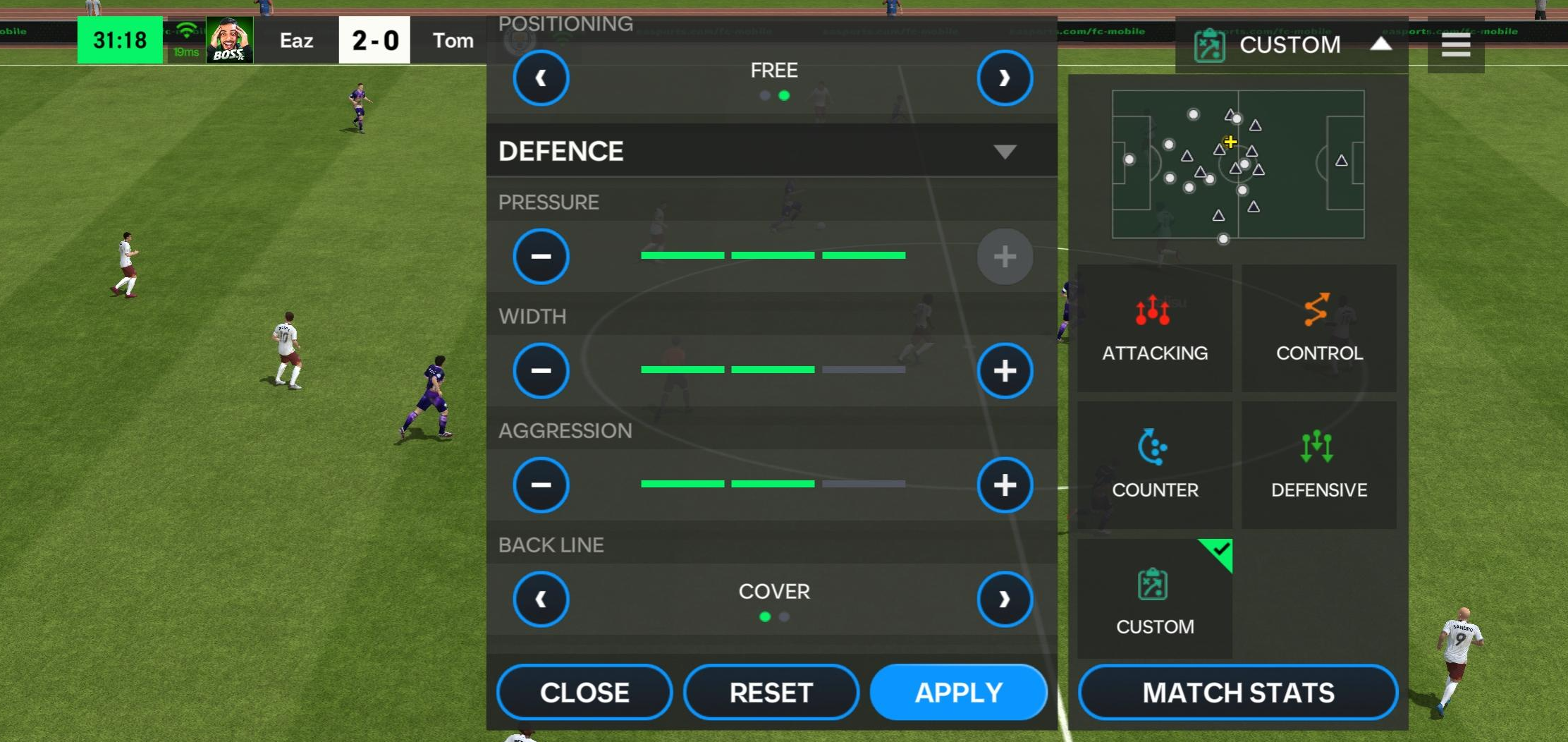This screenshot has height=742, width=1568.
Task: Collapse the CUSTOM panel via the up arrow
Action: pos(1380,44)
